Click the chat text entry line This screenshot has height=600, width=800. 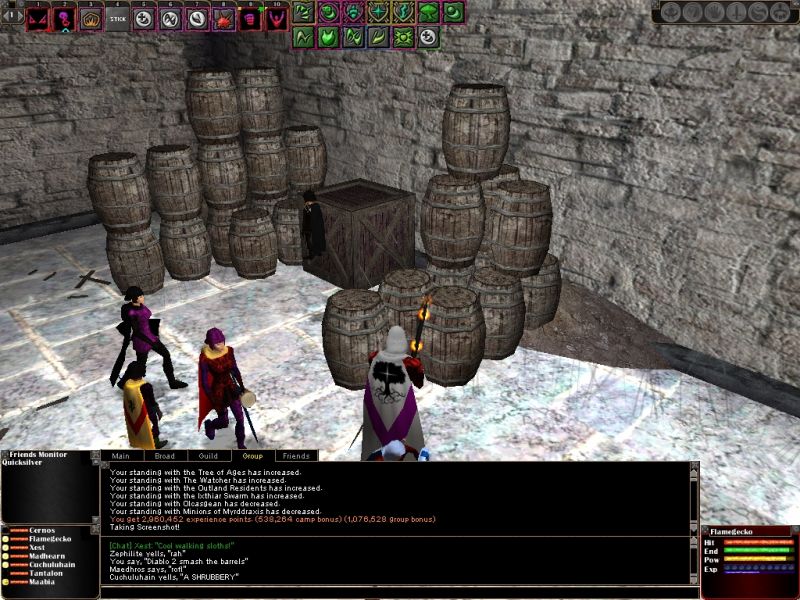[x=400, y=591]
